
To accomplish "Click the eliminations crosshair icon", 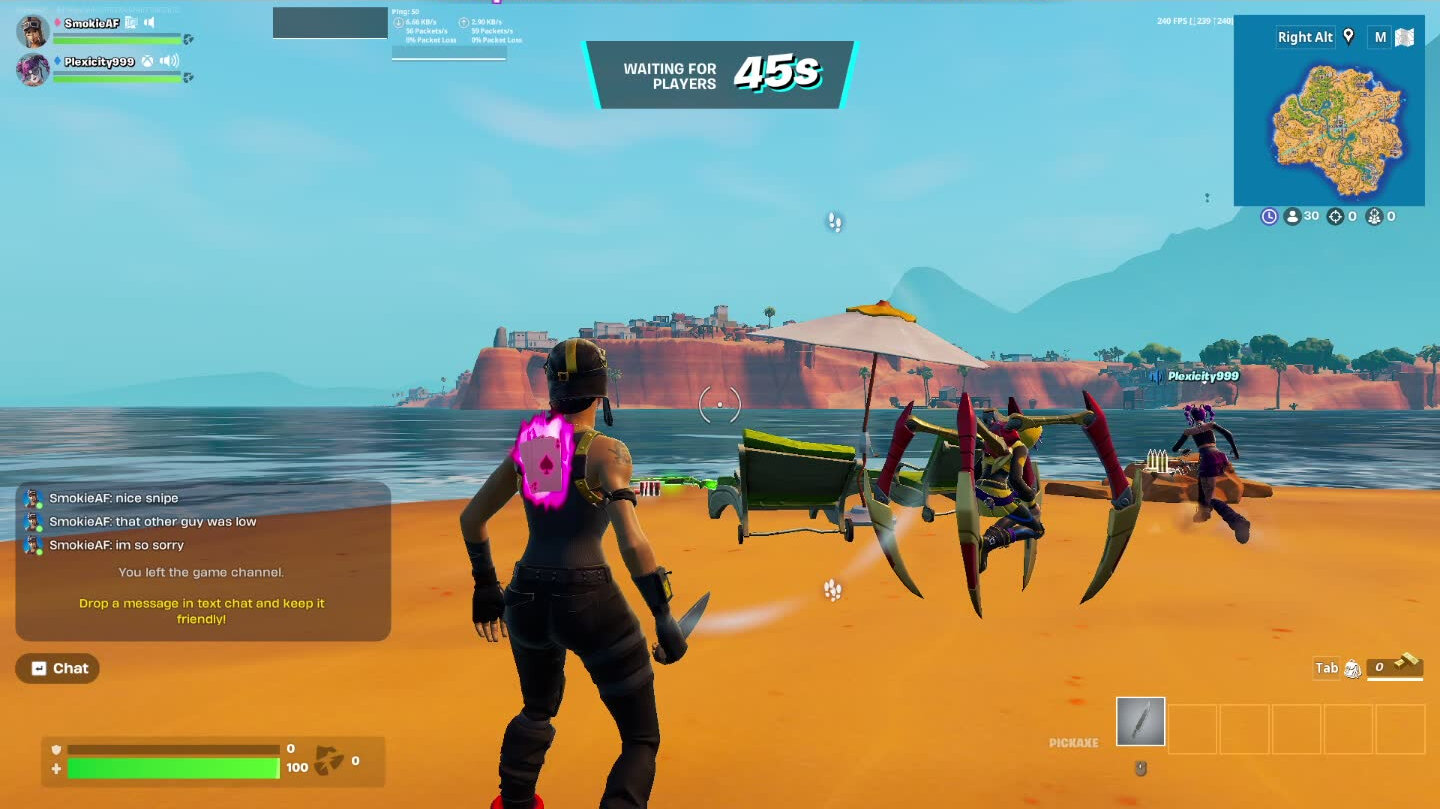I will point(1335,216).
